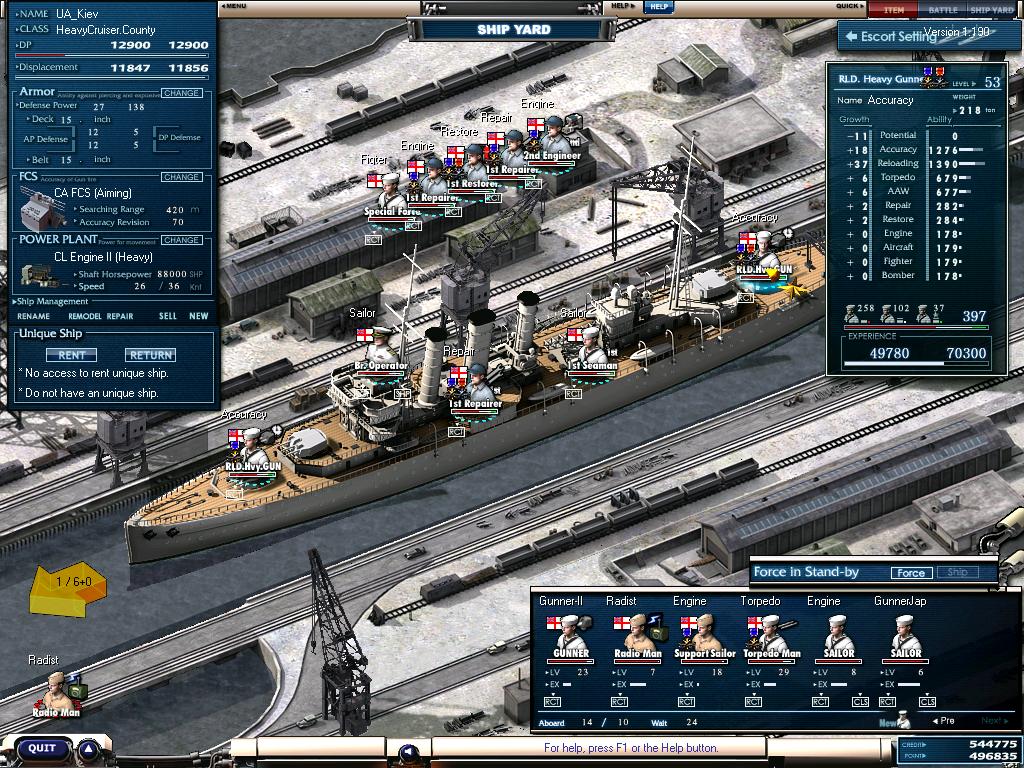The image size is (1024, 768).
Task: Sell the current ship
Action: pos(168,316)
